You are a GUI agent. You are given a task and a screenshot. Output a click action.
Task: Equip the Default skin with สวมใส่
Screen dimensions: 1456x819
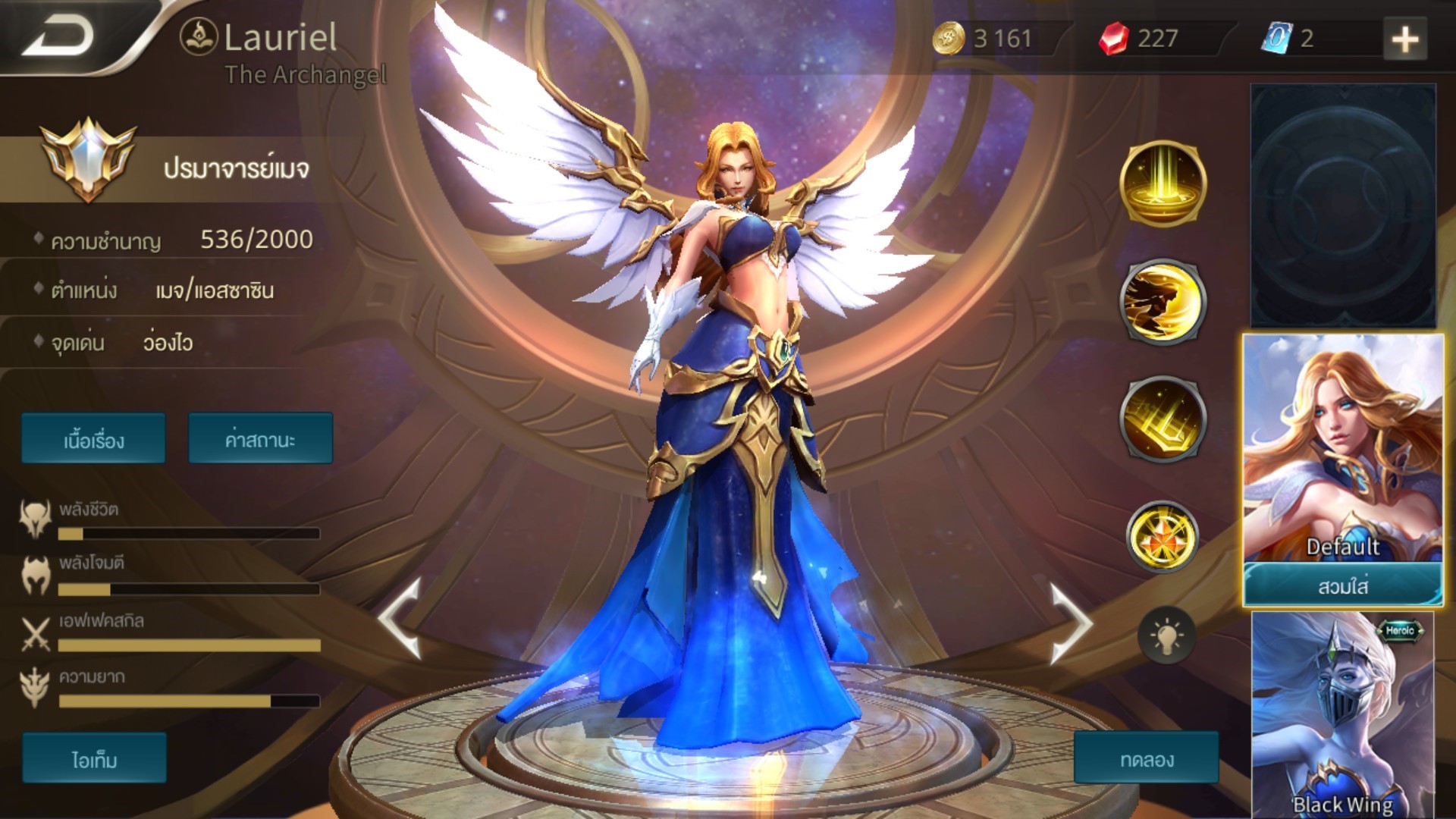[1342, 585]
